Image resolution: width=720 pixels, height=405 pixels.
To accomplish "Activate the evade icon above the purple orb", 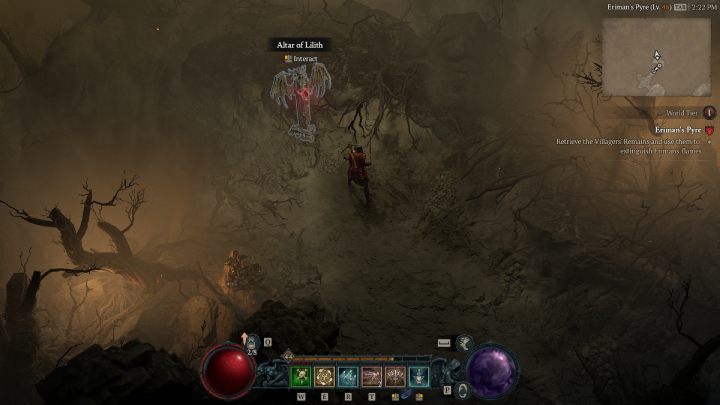I will [464, 343].
